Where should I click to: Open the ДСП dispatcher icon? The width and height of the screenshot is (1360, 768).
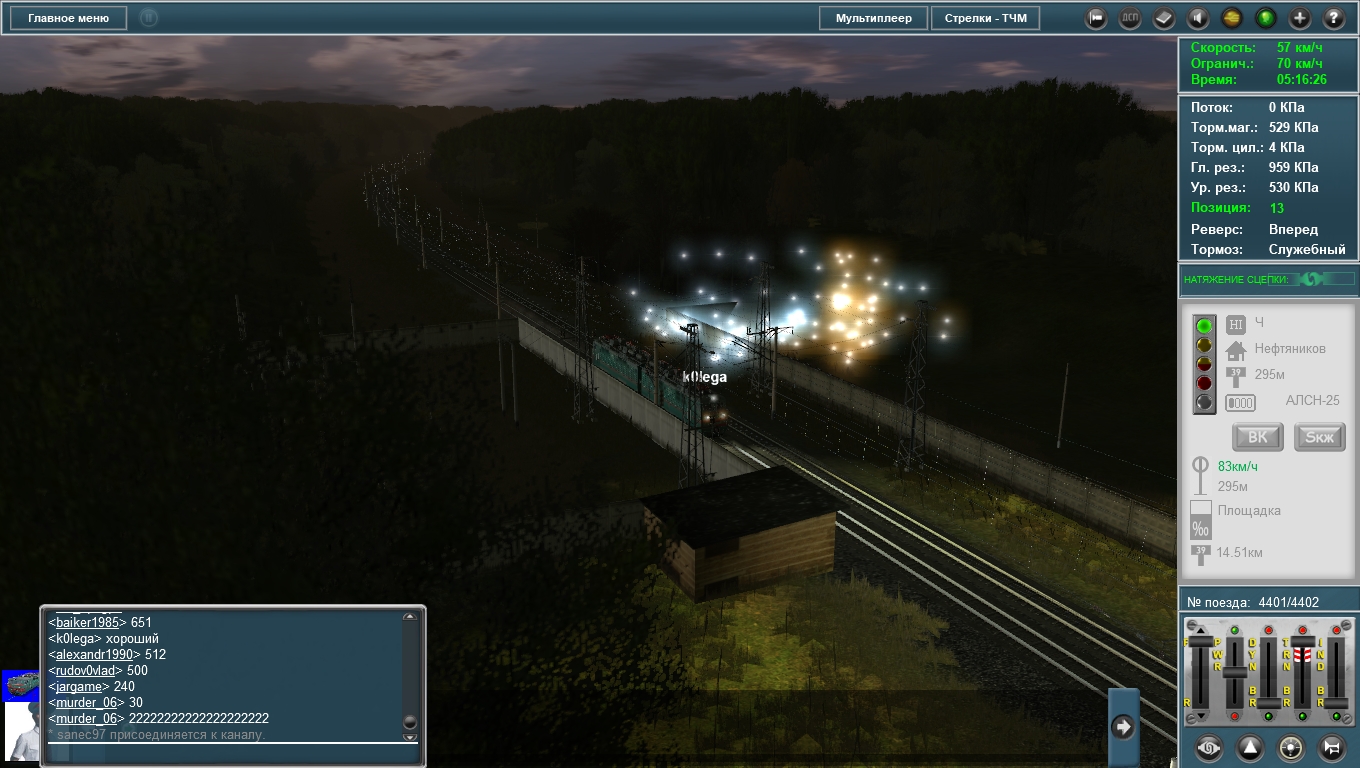1130,18
